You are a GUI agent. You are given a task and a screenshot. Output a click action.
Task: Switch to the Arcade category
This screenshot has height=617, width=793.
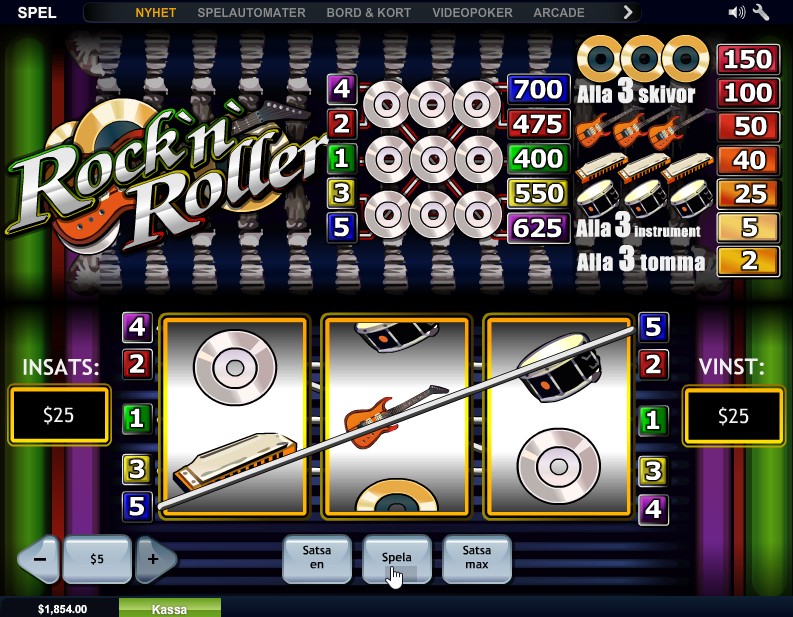[559, 13]
